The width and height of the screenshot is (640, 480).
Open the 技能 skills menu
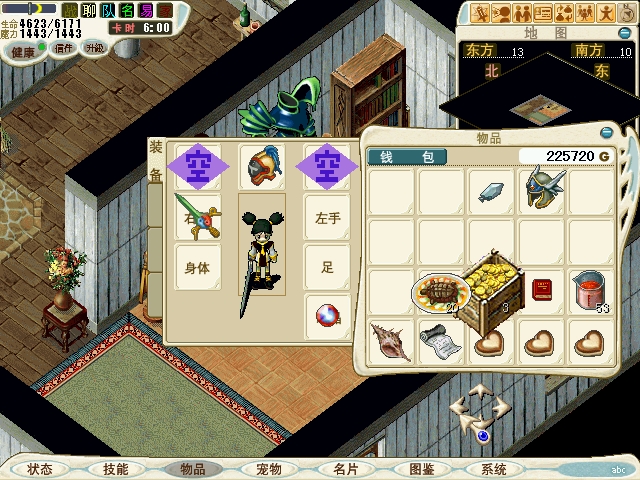tap(115, 469)
